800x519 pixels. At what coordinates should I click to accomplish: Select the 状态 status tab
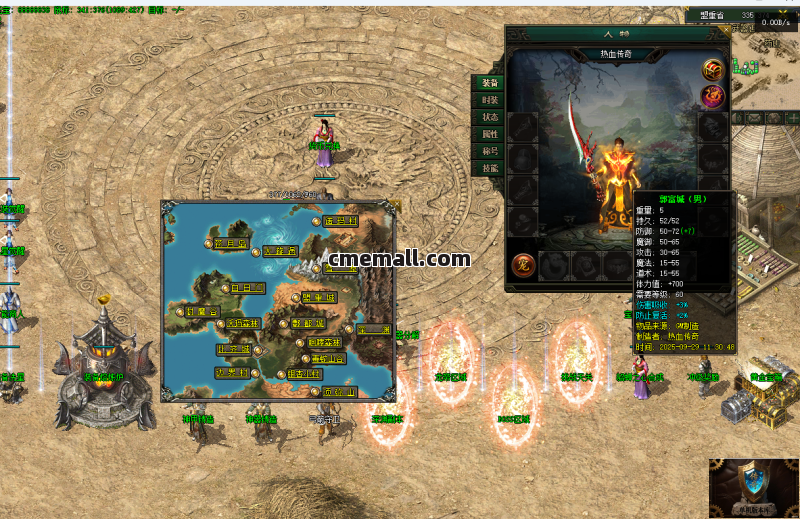[489, 117]
